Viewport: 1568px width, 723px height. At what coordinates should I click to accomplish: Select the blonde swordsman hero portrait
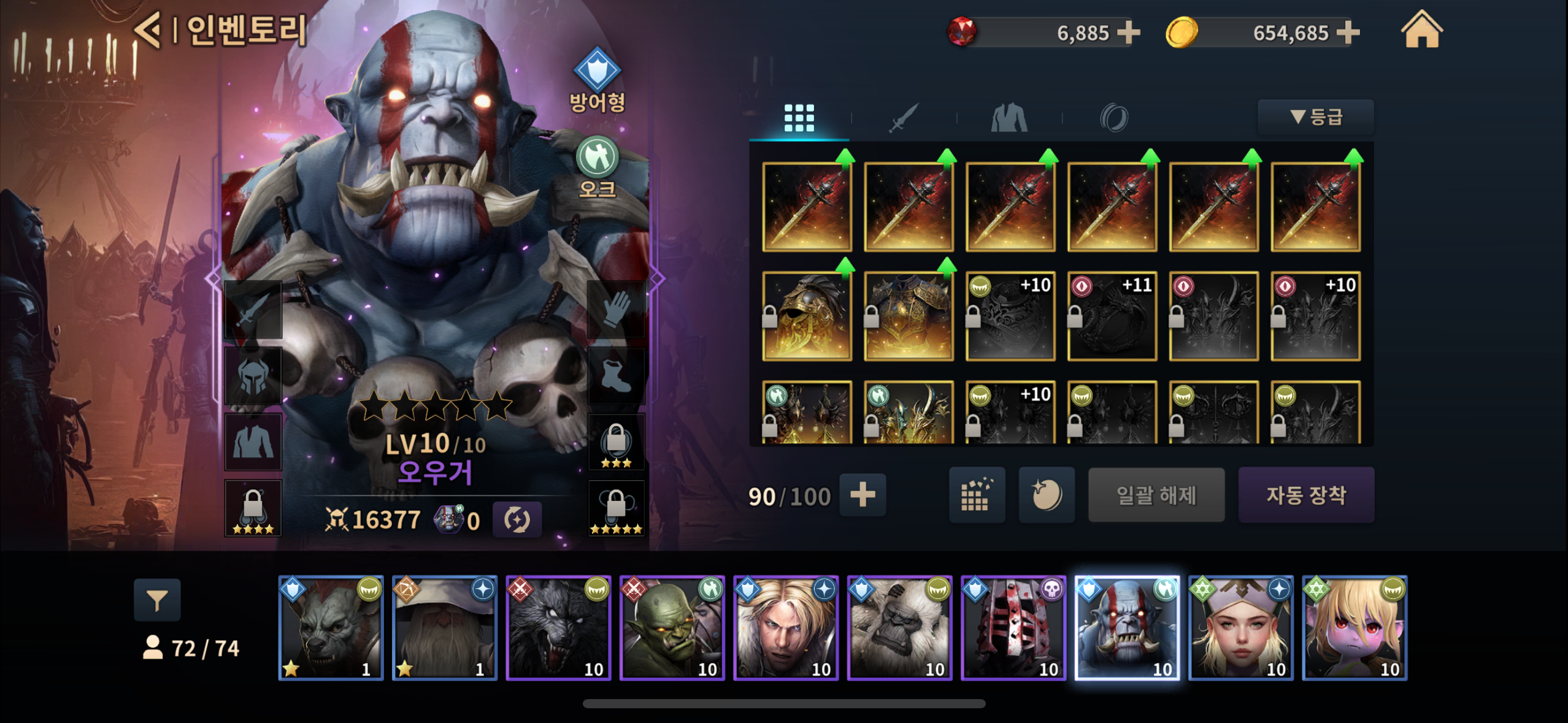(786, 628)
